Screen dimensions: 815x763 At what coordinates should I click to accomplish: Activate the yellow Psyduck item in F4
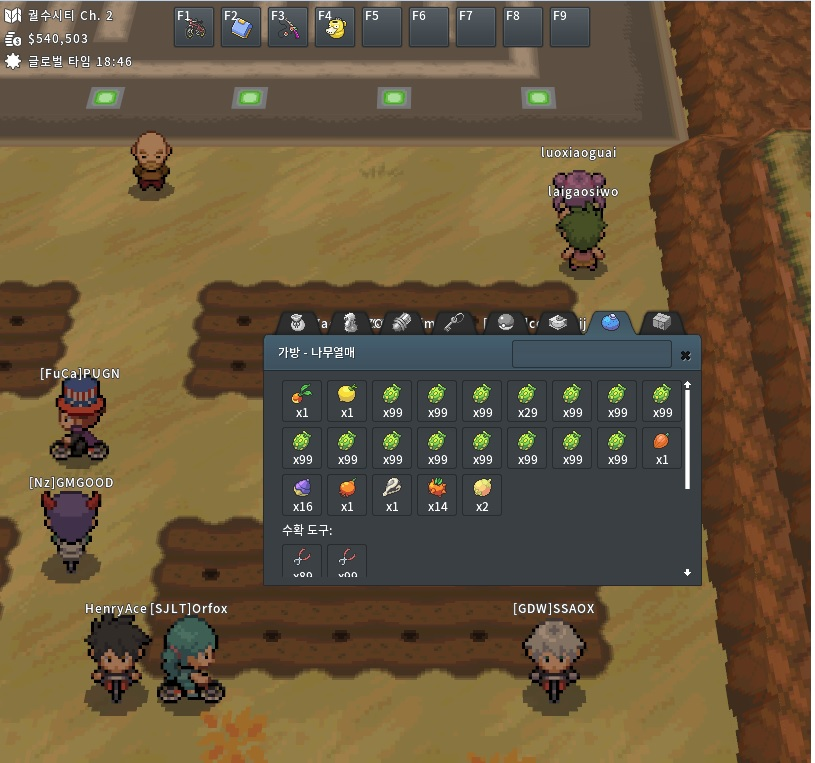tap(335, 27)
